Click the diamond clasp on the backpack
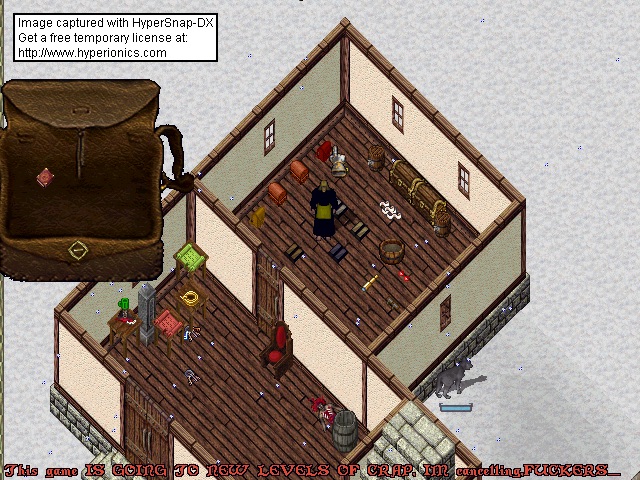The width and height of the screenshot is (640, 480). [x=78, y=250]
